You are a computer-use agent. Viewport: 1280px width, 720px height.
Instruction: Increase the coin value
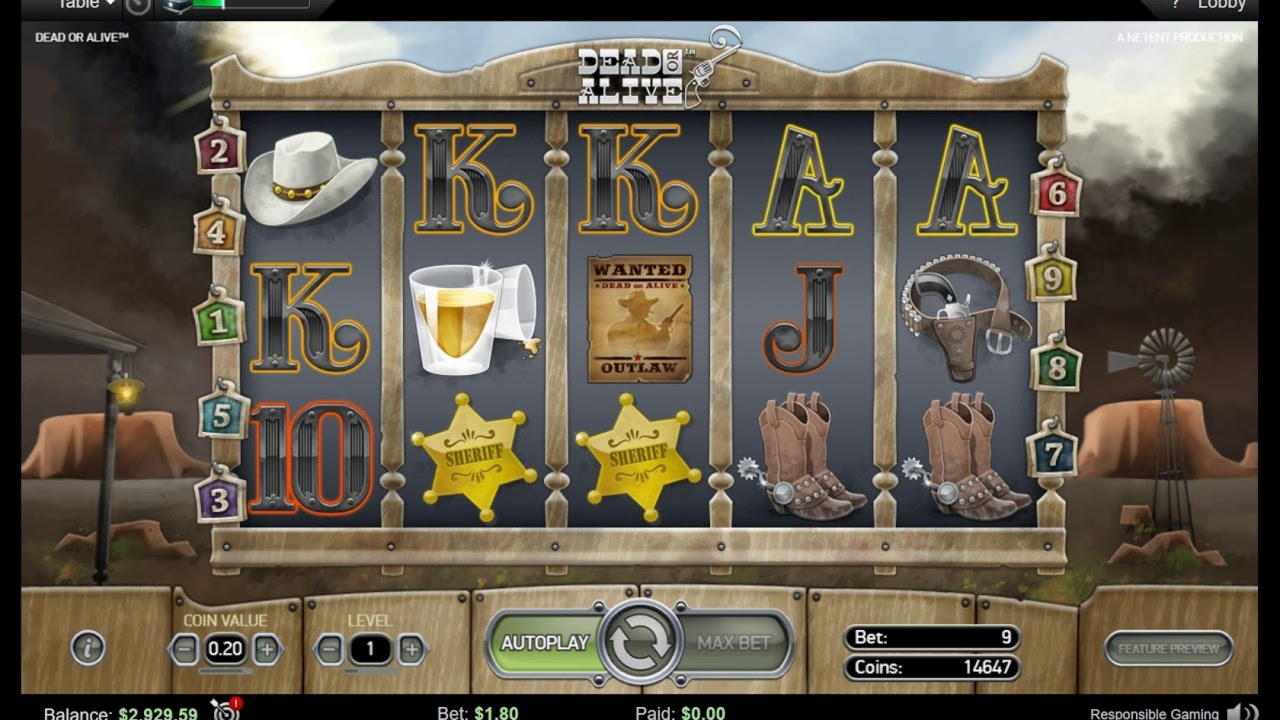tap(267, 649)
